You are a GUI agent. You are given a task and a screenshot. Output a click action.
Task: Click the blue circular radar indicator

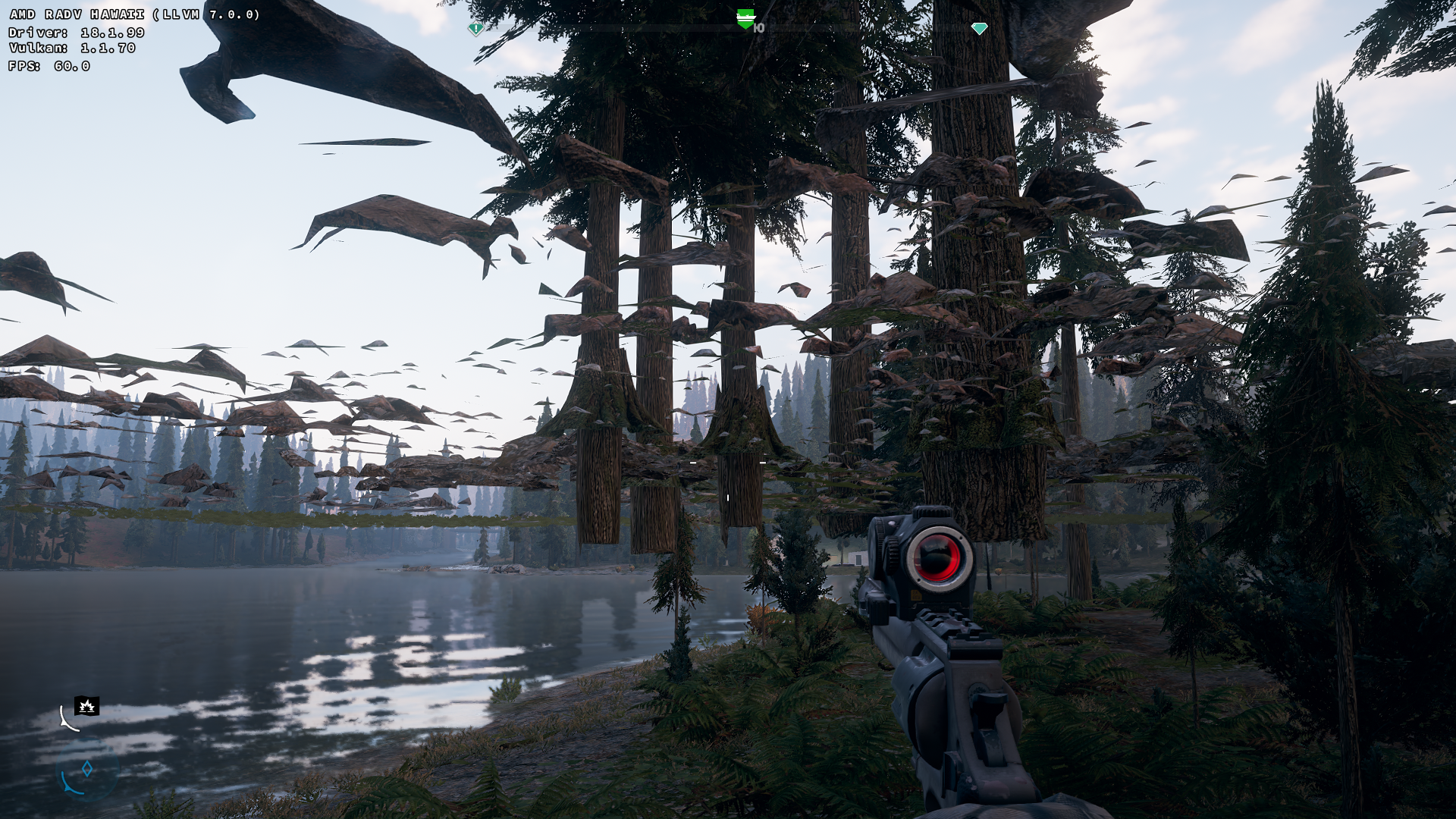[86, 770]
